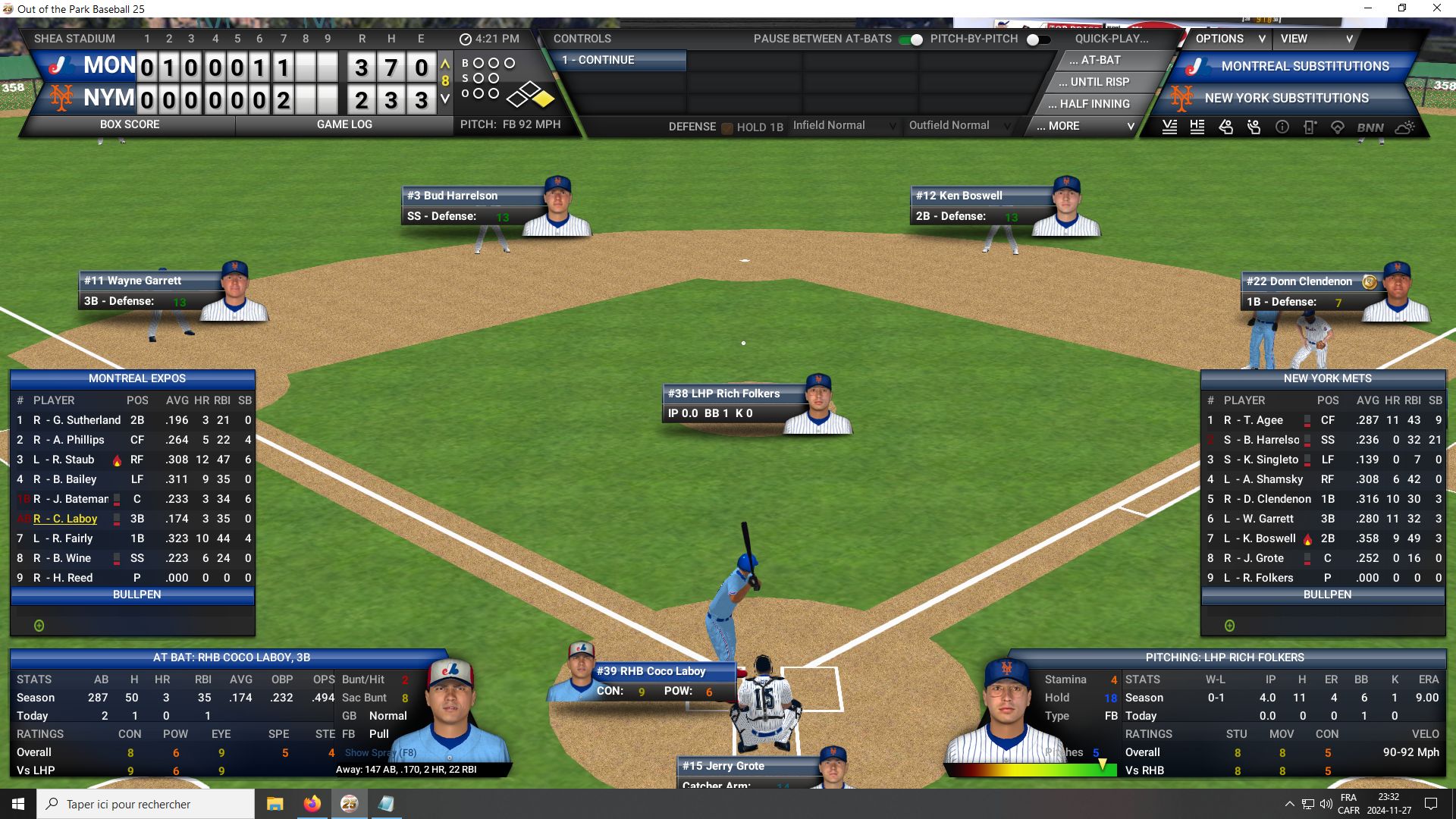
Task: Toggle Pause Between At-Bats
Action: click(911, 39)
